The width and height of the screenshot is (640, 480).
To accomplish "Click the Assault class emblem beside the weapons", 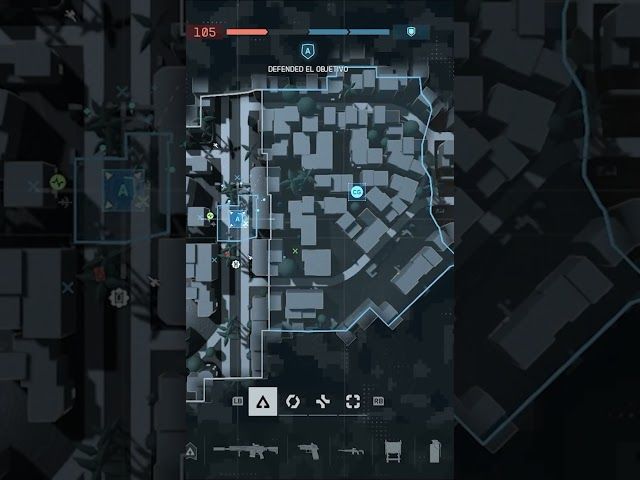I will 192,452.
